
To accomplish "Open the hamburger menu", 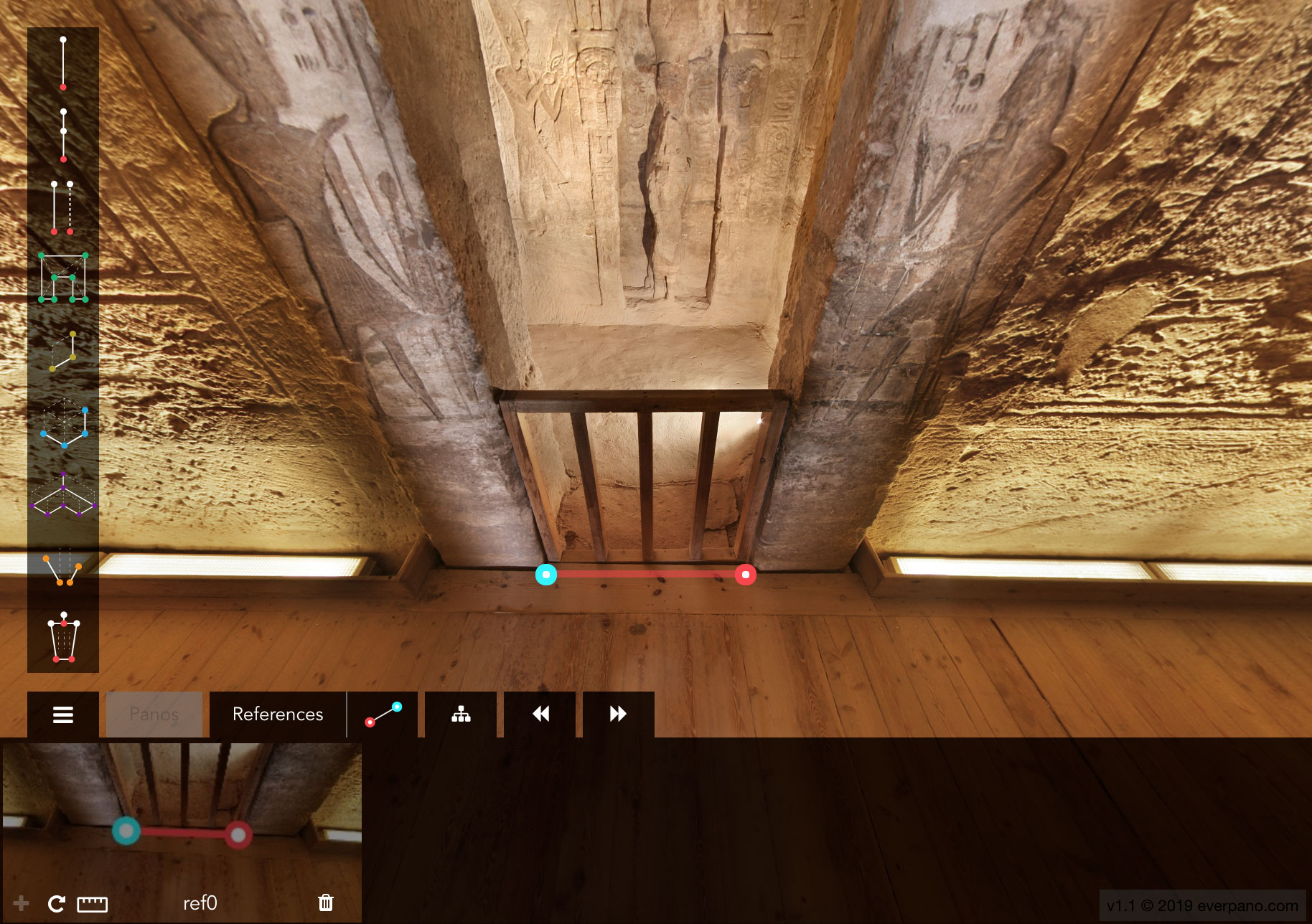I will (x=63, y=715).
